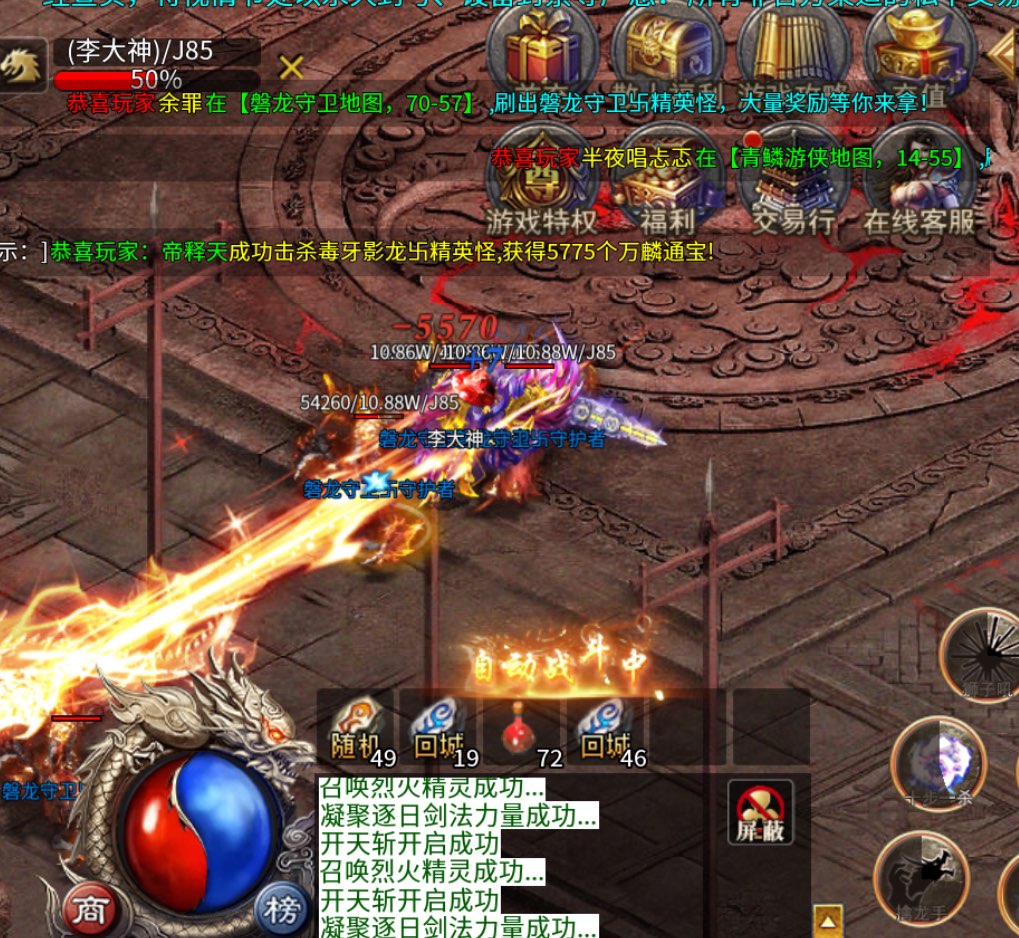Toggle the 屏蔽 player-hiding button
The height and width of the screenshot is (938, 1019).
pos(760,811)
